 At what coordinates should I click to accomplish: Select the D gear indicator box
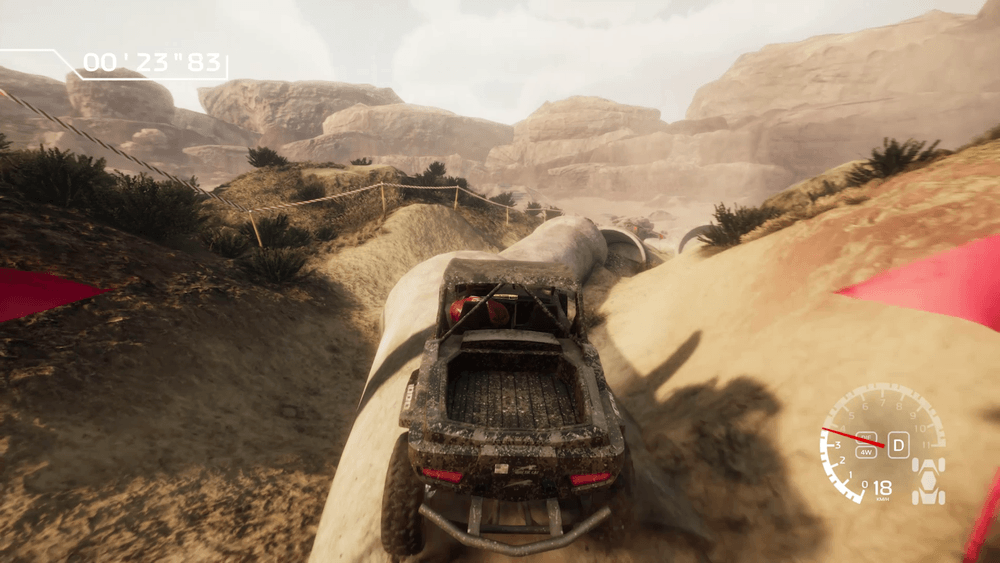click(x=899, y=445)
